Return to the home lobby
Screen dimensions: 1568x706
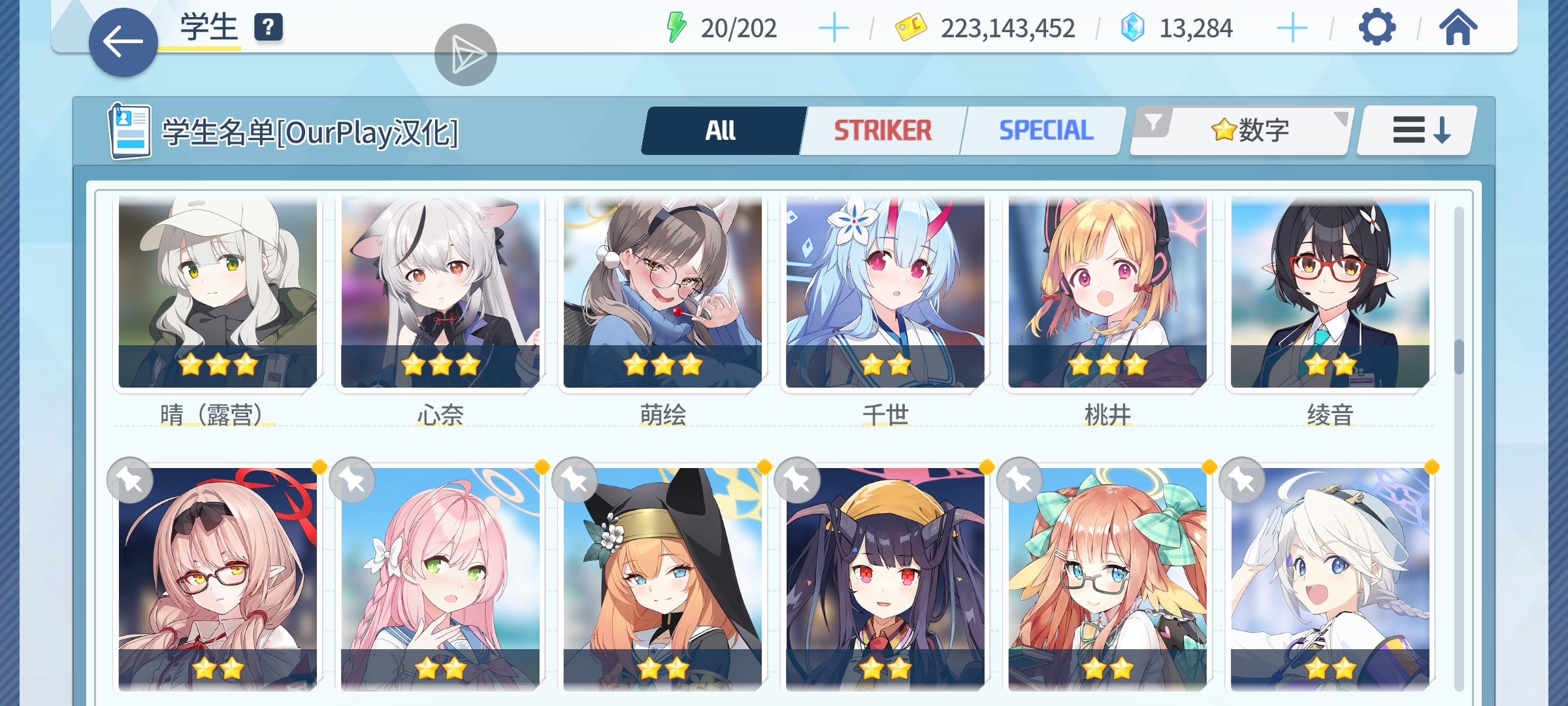point(1458,28)
